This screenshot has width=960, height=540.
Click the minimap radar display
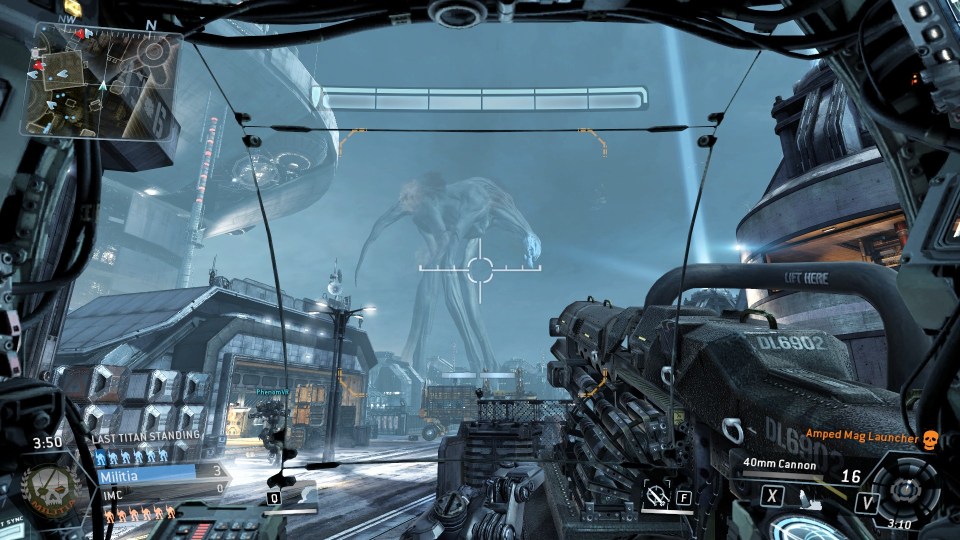point(103,82)
